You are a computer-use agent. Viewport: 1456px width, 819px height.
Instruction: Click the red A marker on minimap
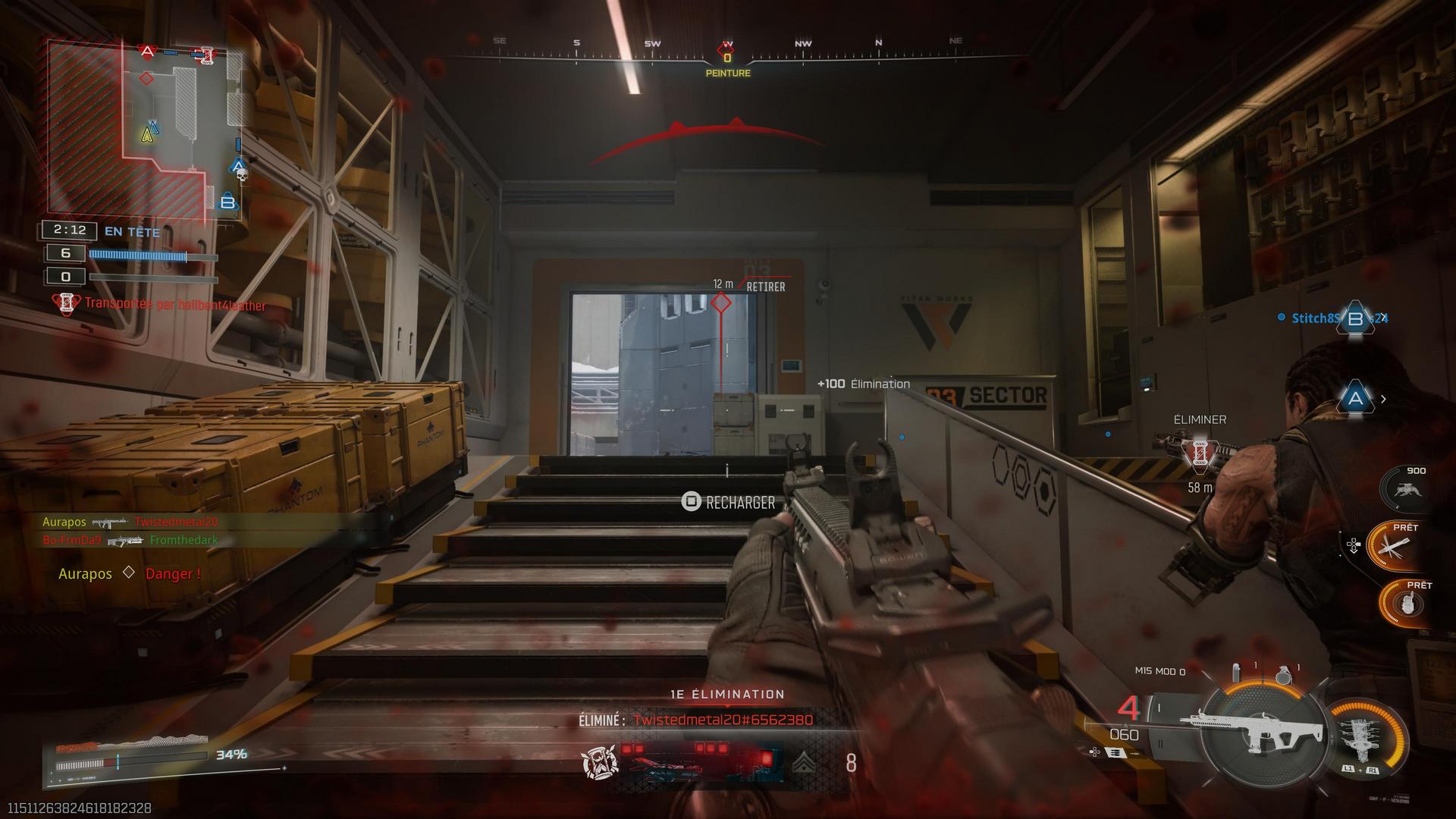click(x=148, y=52)
